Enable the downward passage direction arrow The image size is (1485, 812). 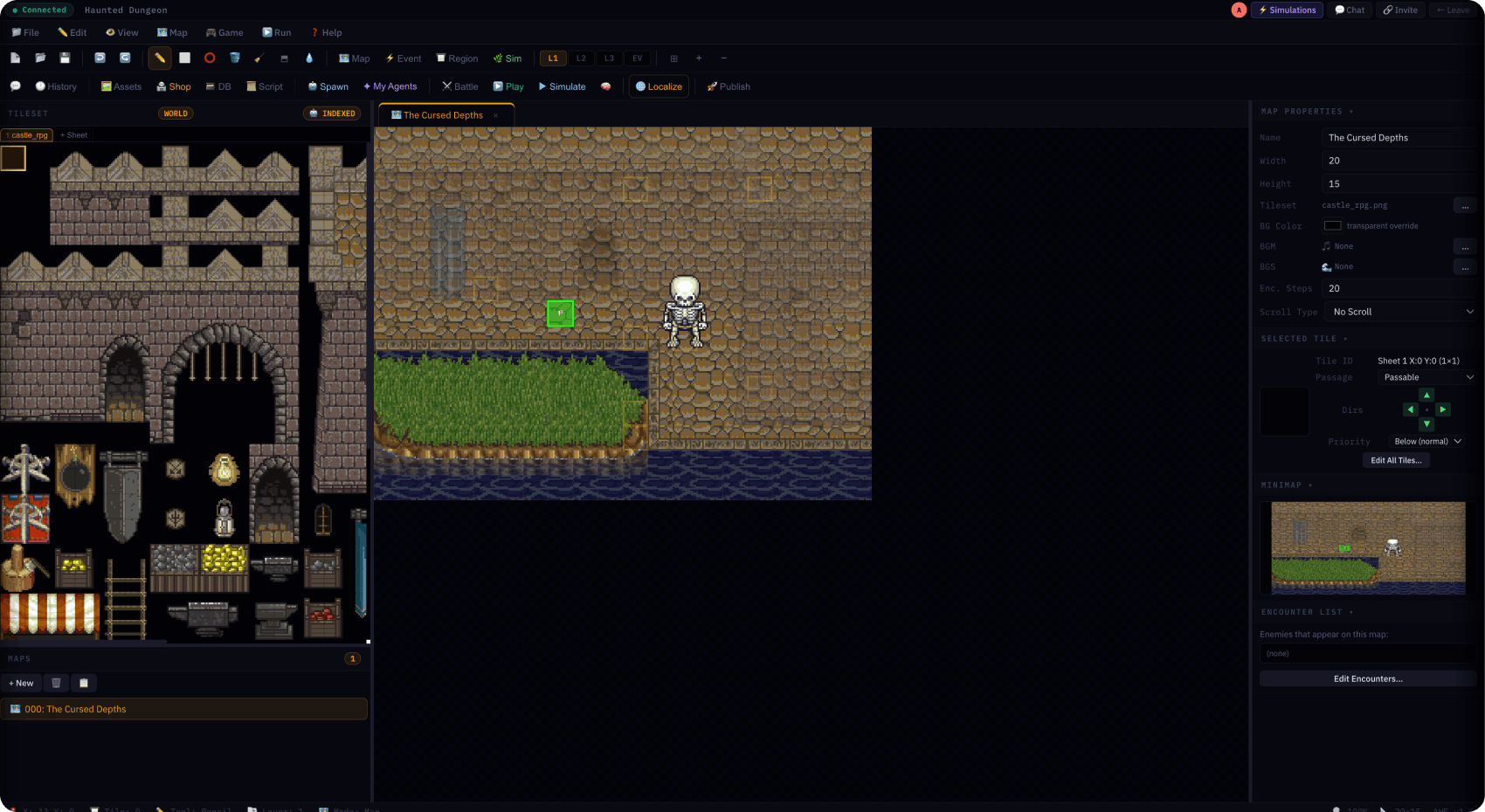[x=1427, y=425]
